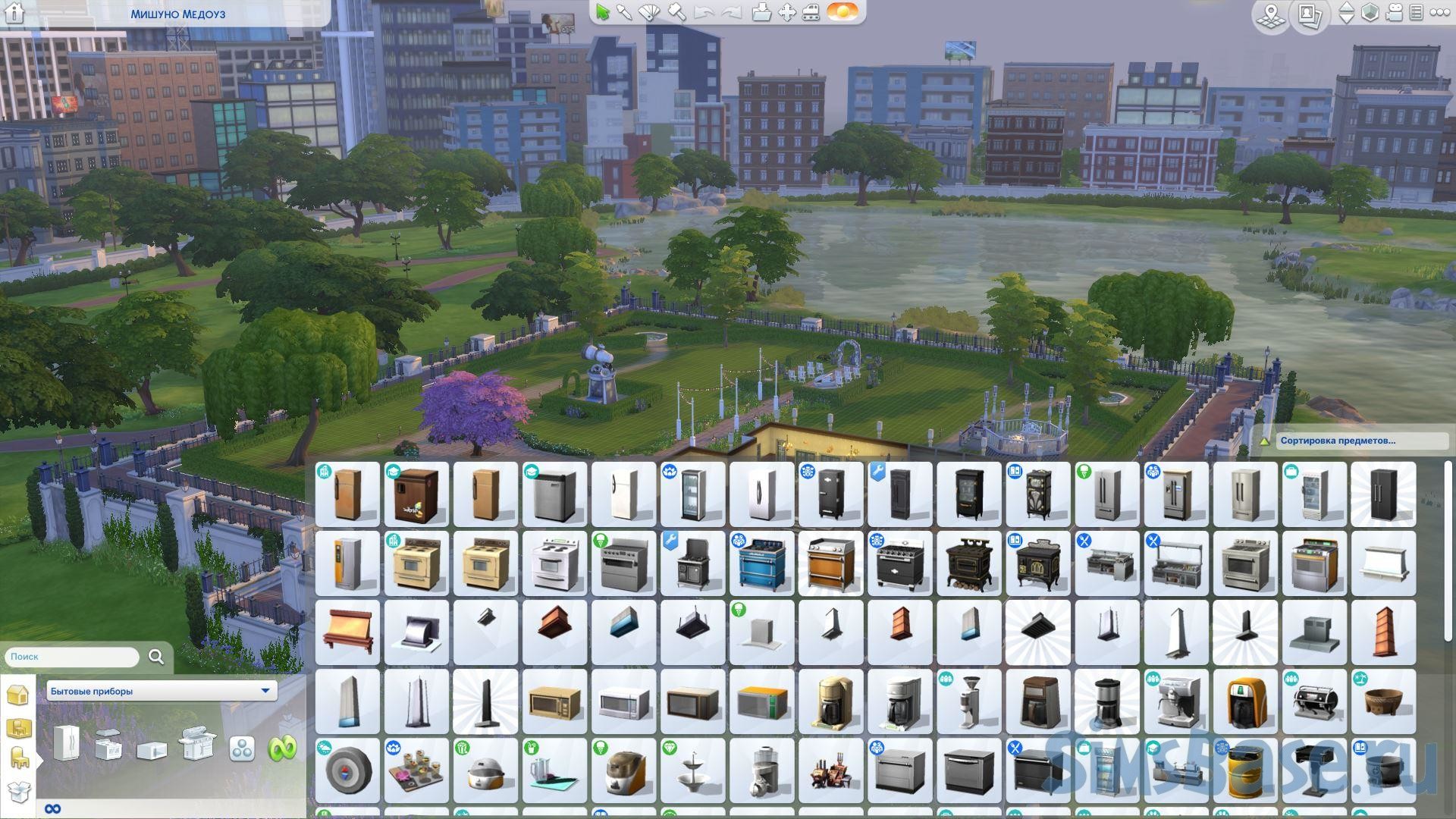1456x819 pixels.
Task: Open the three-dot options menu
Action: pyautogui.click(x=1439, y=13)
